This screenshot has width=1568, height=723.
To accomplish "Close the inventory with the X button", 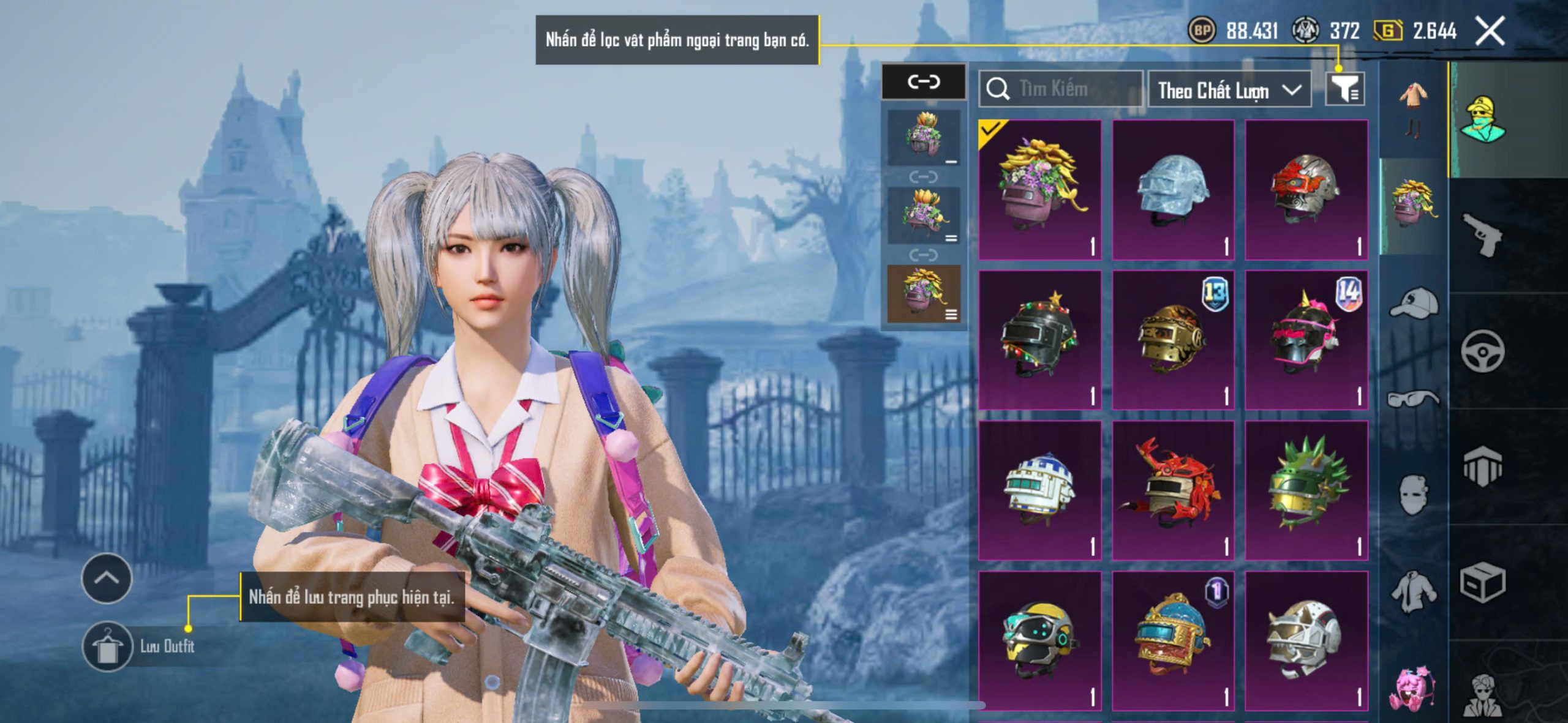I will click(1490, 31).
